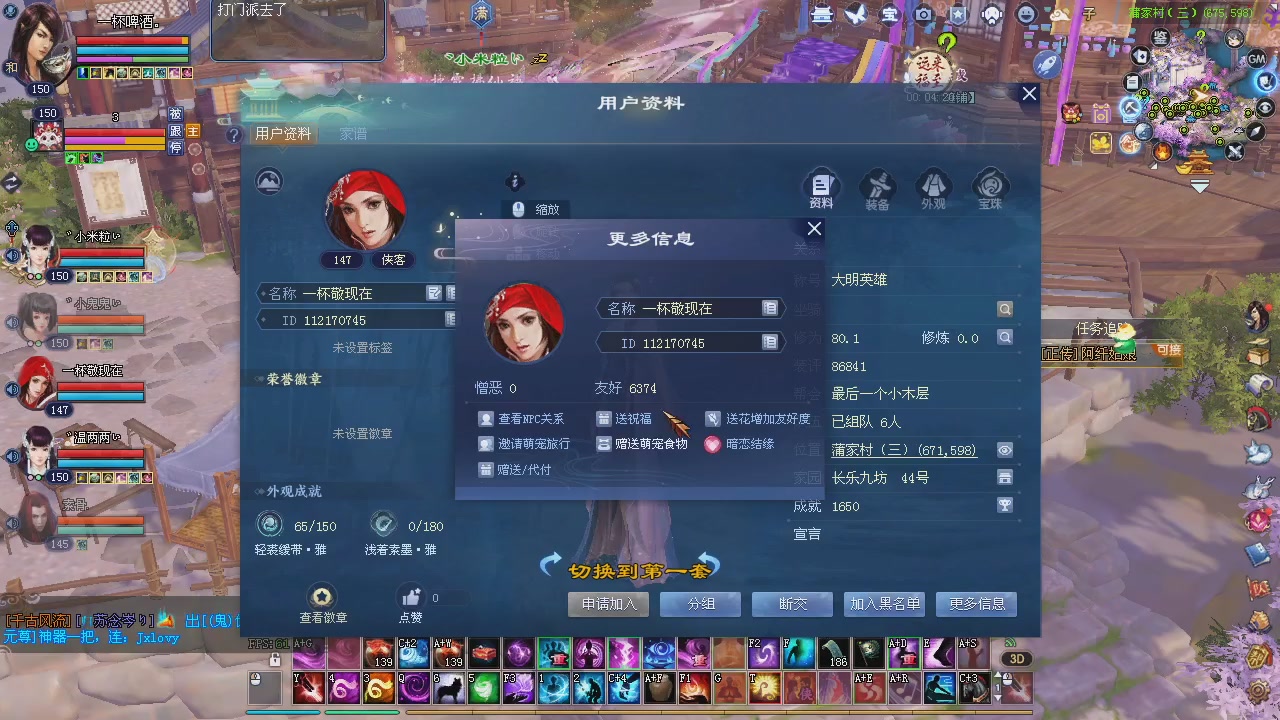
Task: Click the clipboard copy icon next to ID 112170745
Action: tap(770, 343)
